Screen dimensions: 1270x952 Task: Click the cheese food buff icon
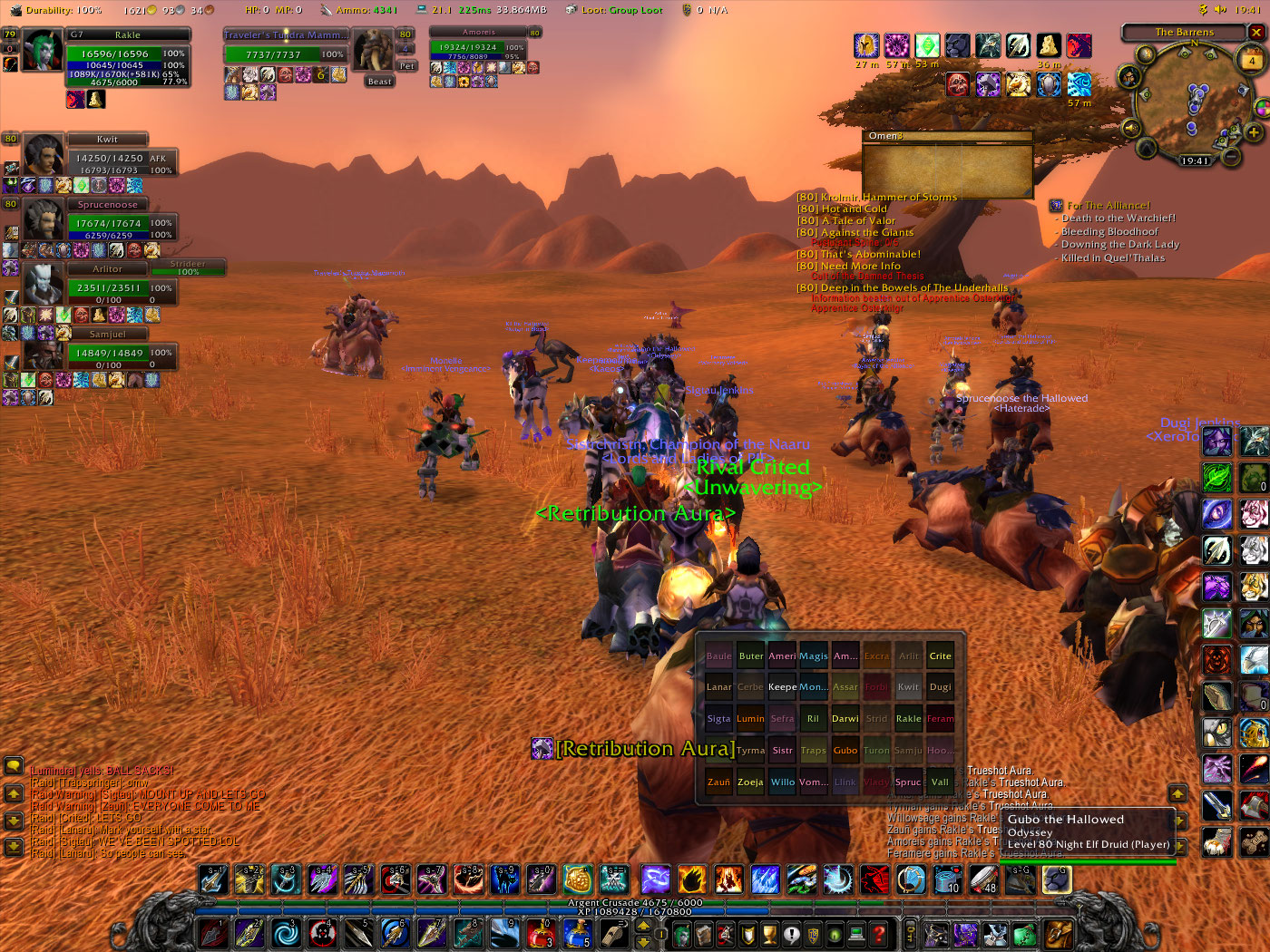[1049, 46]
